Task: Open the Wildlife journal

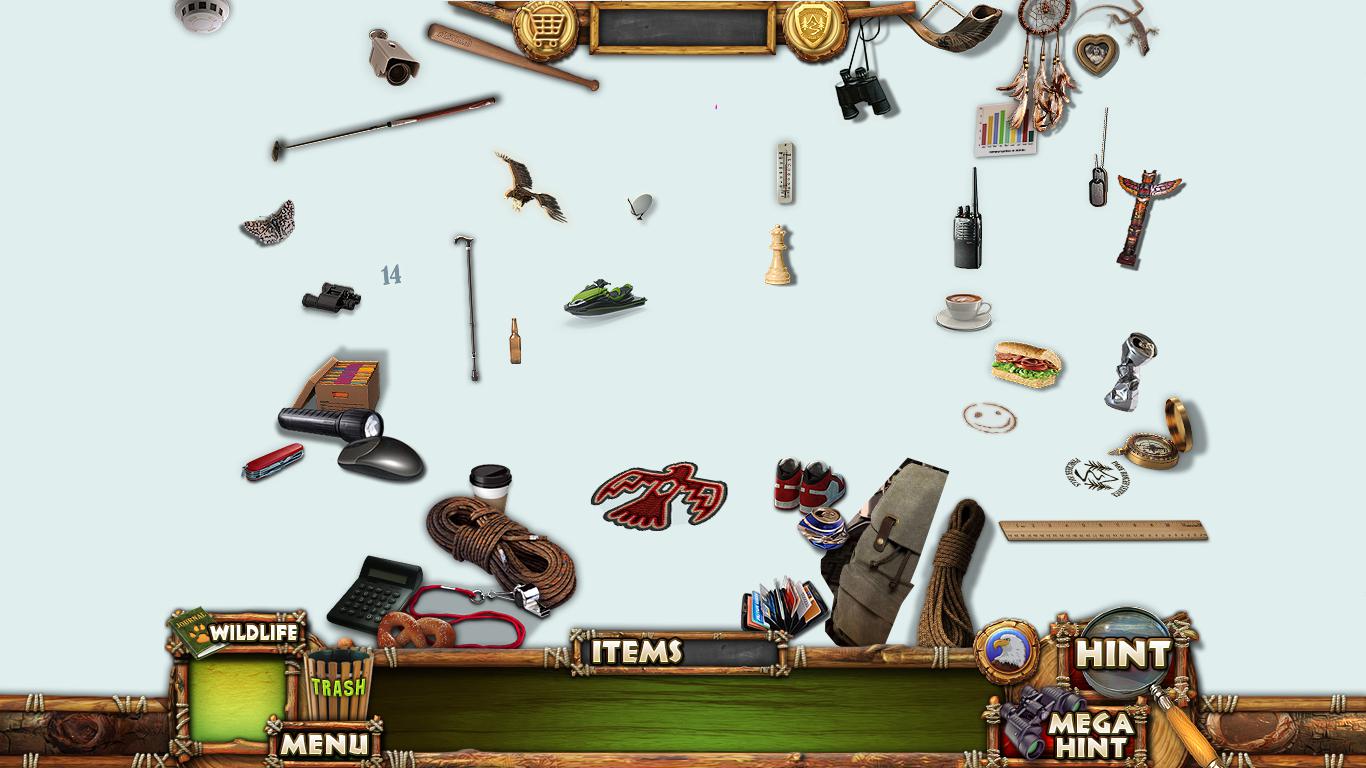Action: [238, 632]
